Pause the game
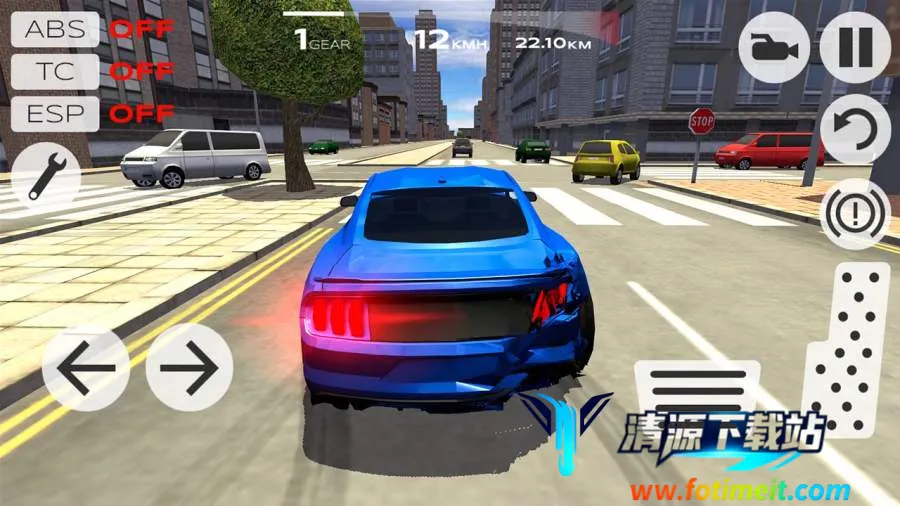Image resolution: width=900 pixels, height=506 pixels. tap(855, 47)
